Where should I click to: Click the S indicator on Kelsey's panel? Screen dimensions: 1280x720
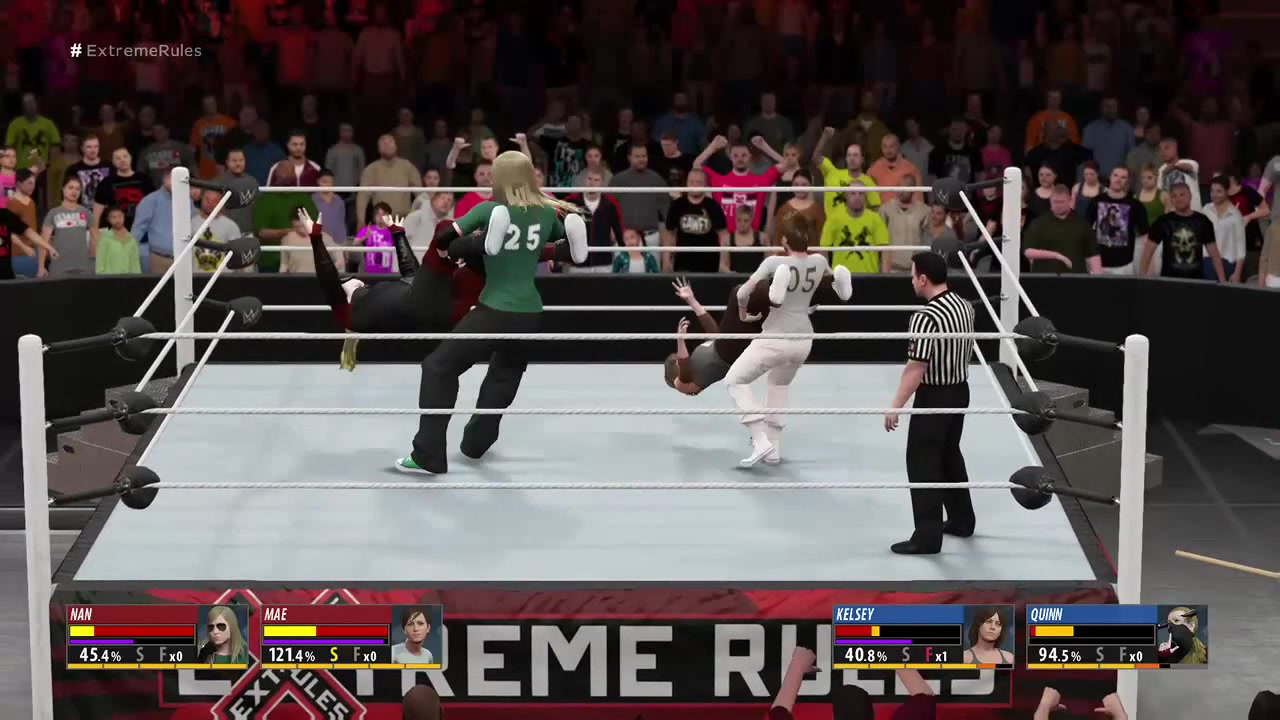(904, 656)
